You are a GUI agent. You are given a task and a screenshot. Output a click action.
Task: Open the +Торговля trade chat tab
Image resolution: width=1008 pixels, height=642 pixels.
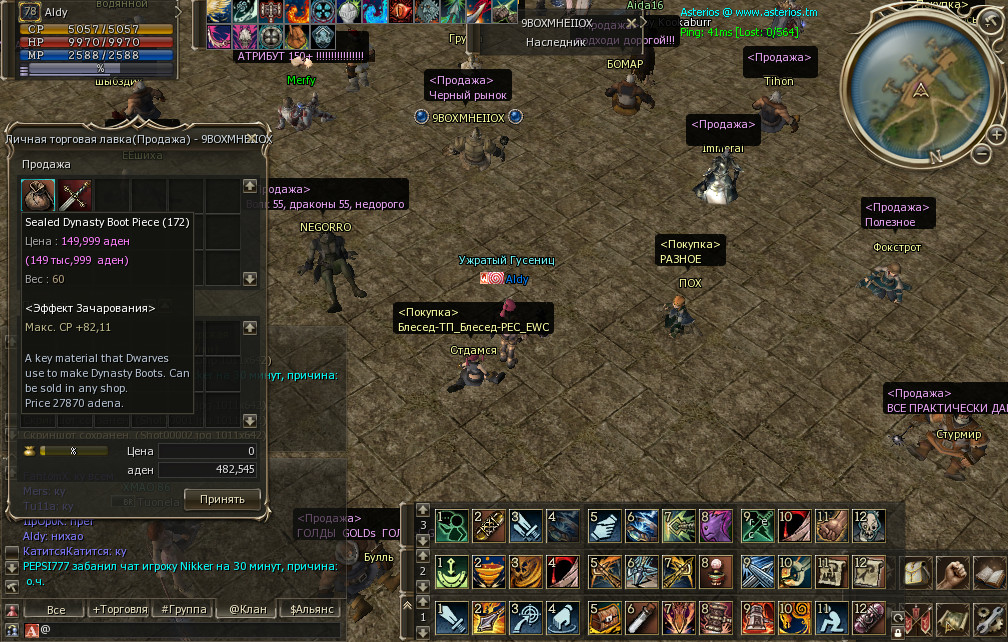click(x=120, y=609)
